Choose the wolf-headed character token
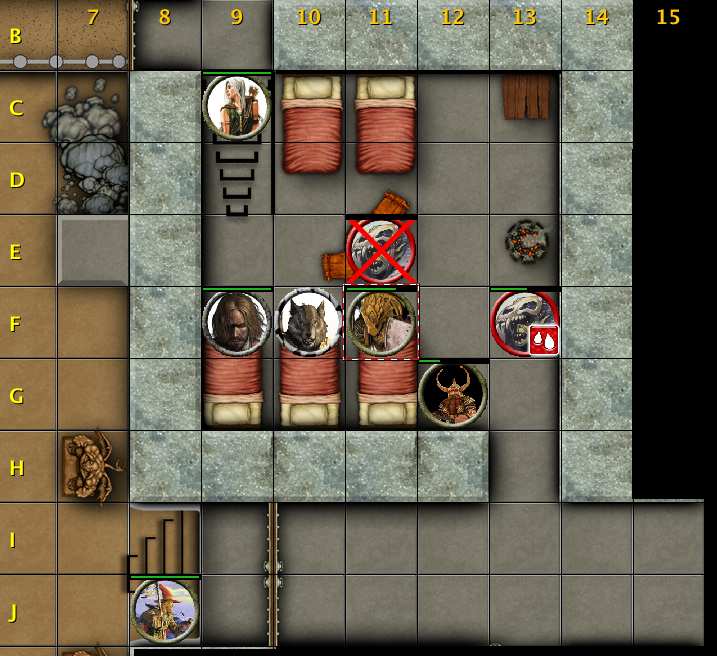Screen dimensions: 717x656 click(x=309, y=322)
